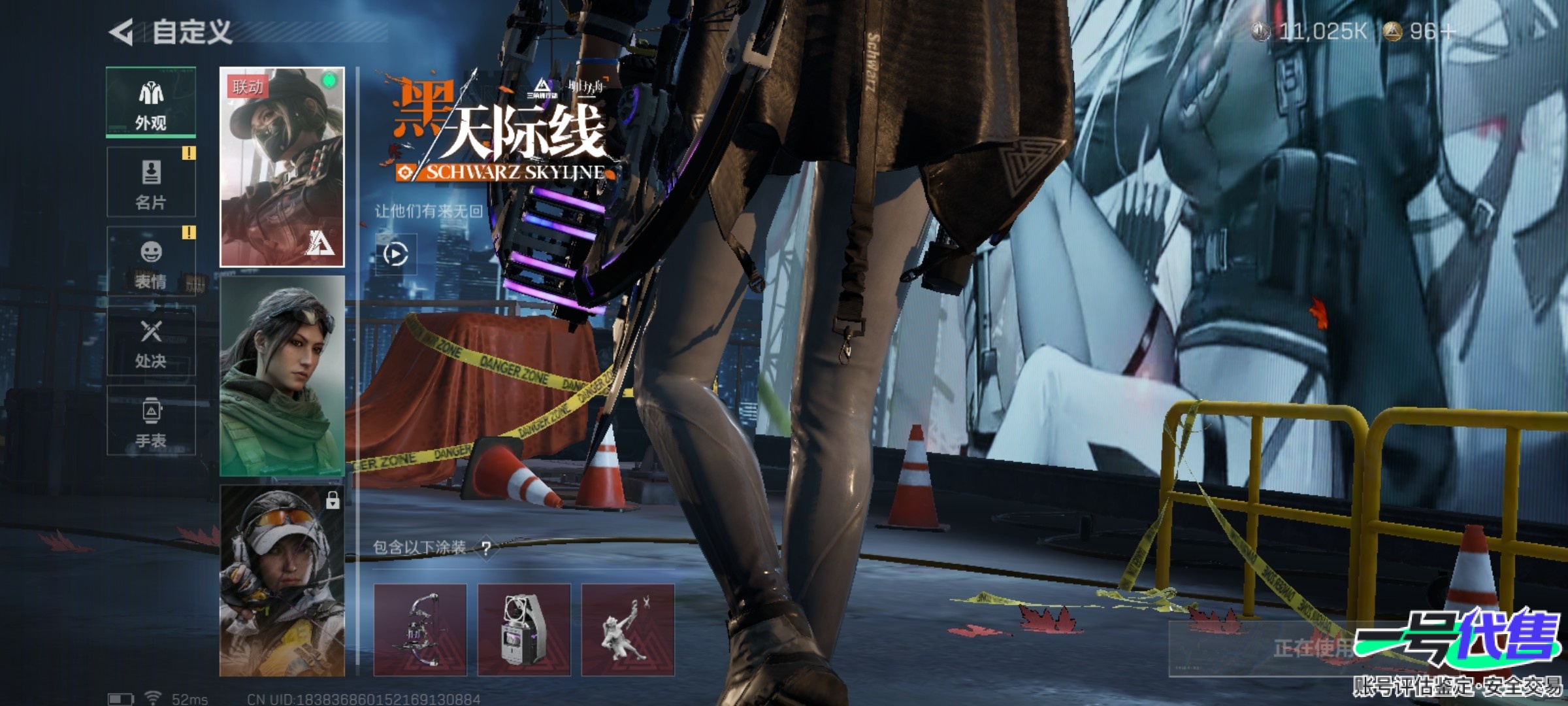Viewport: 1568px width, 706px height.
Task: Select the locked white cap skin
Action: pyautogui.click(x=282, y=580)
